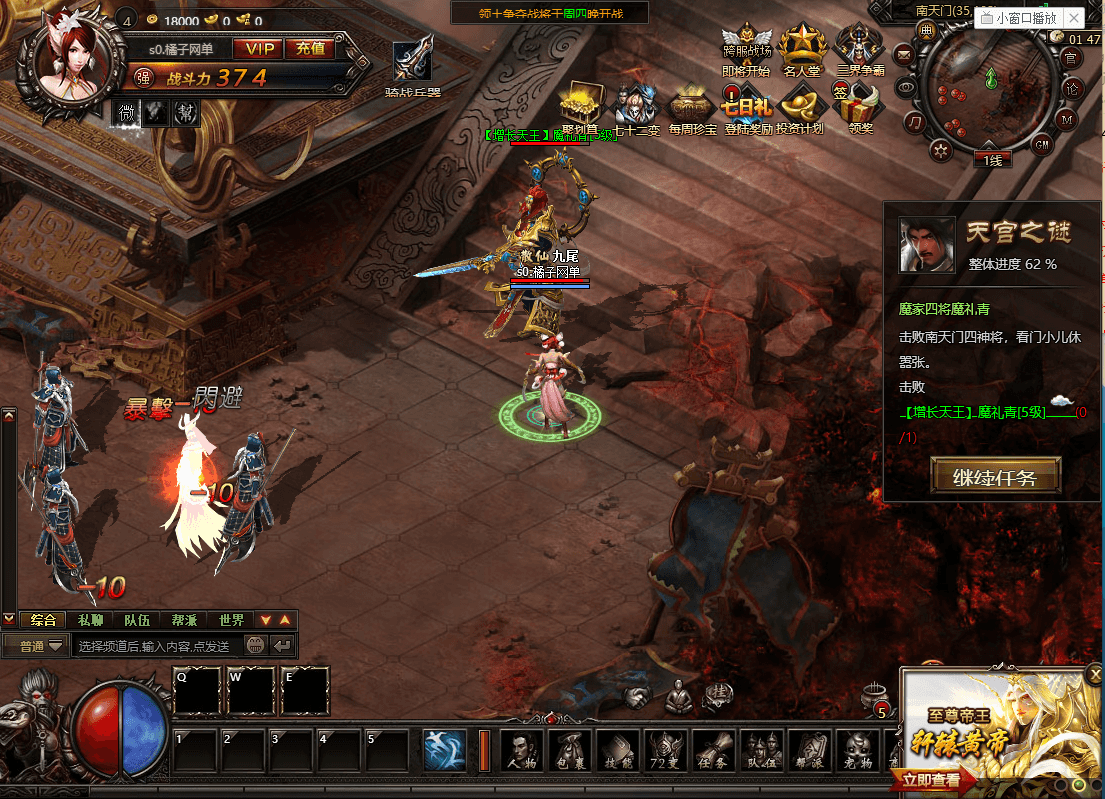Screen dimensions: 1105x799
Task: Switch to the 世界 world chat tab
Action: tap(231, 620)
